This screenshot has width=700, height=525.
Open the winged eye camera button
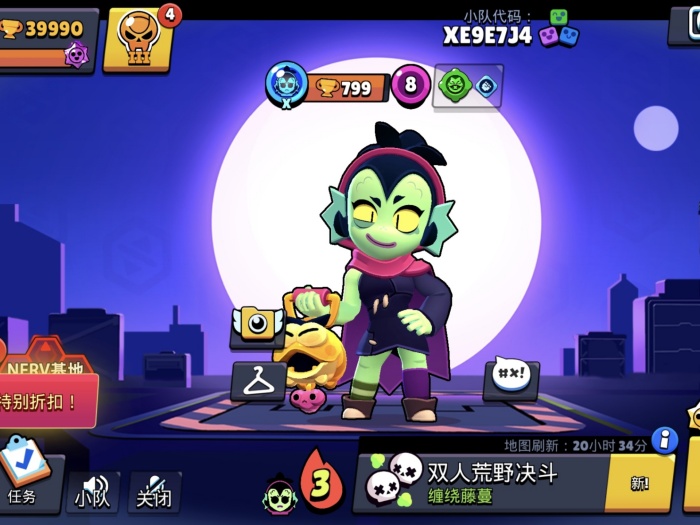[x=257, y=325]
